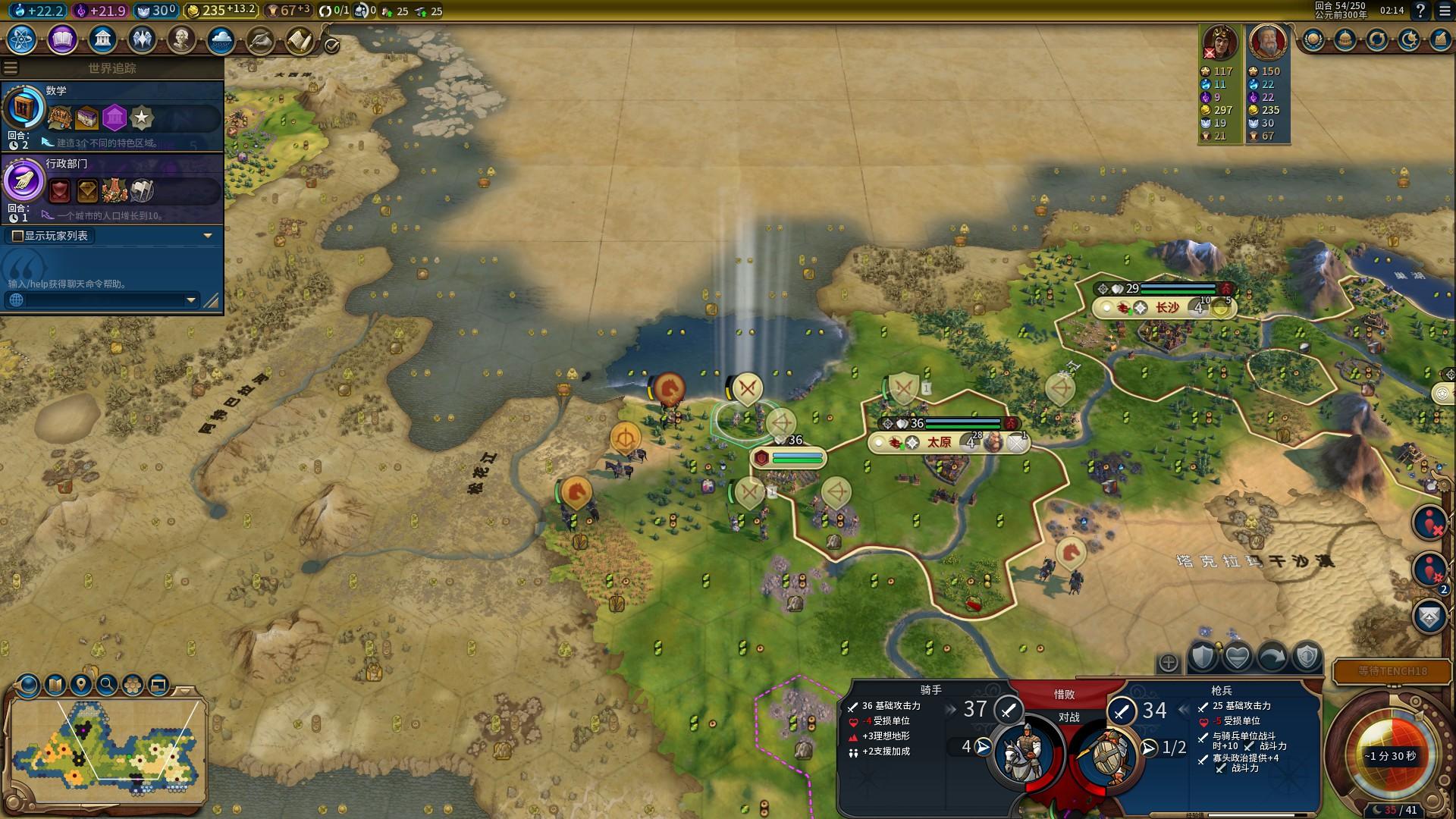Select the Taiyuan city banner
The image size is (1456, 819).
[940, 442]
